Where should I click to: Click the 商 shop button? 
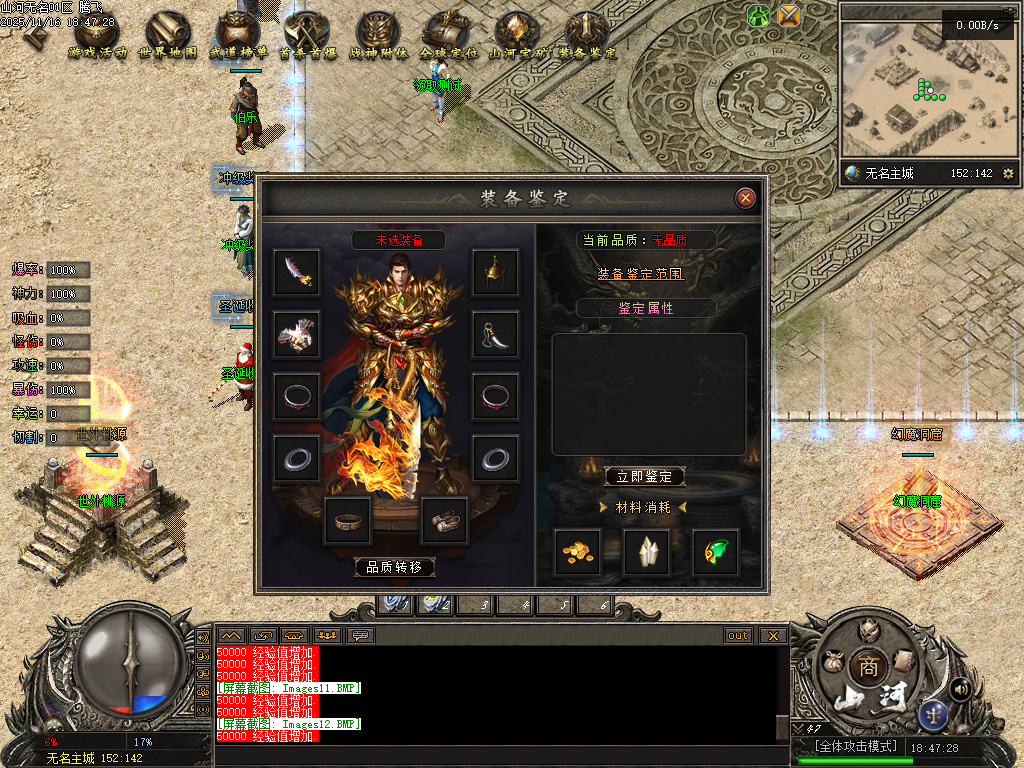click(x=866, y=666)
